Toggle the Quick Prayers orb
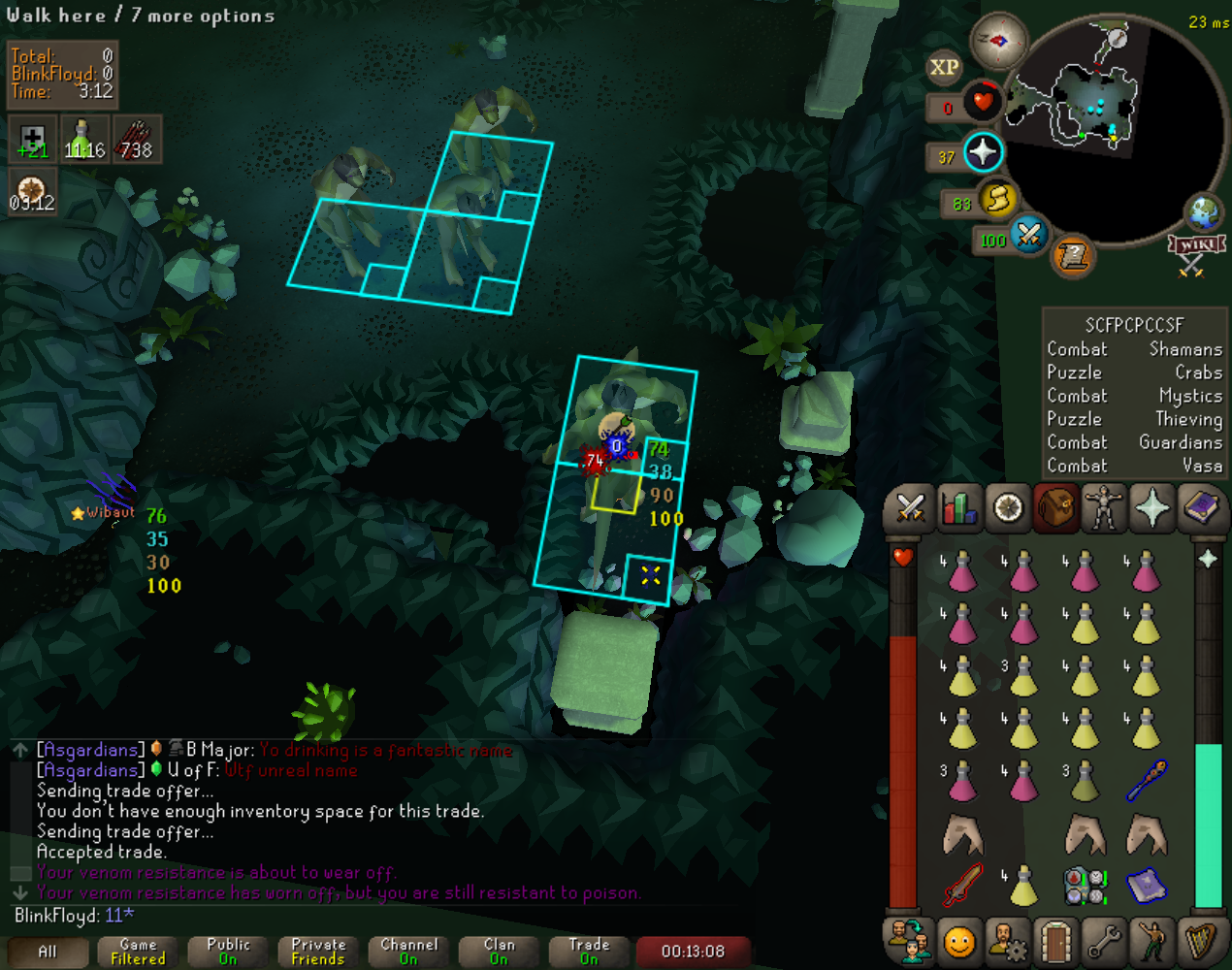 (983, 152)
